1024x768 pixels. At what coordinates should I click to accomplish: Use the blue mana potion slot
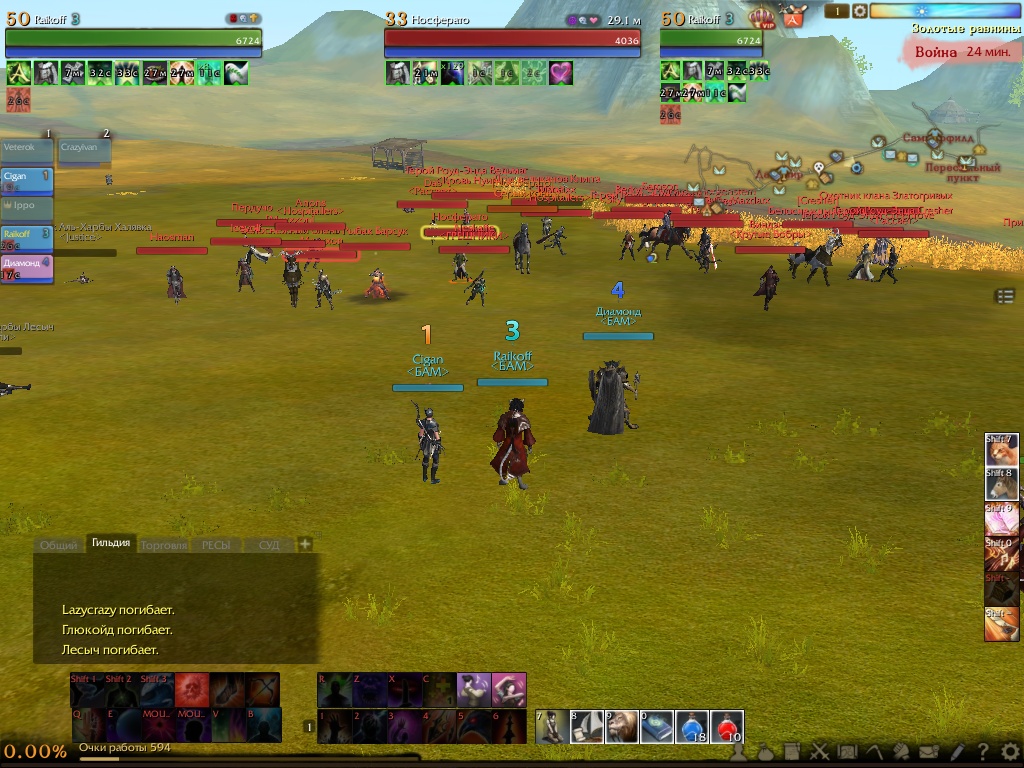click(692, 727)
